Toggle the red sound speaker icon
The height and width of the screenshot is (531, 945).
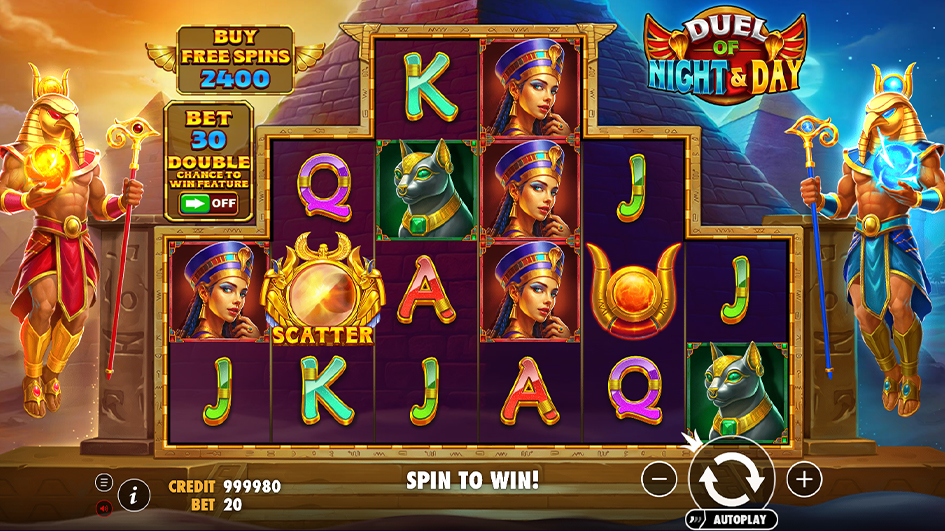104,508
